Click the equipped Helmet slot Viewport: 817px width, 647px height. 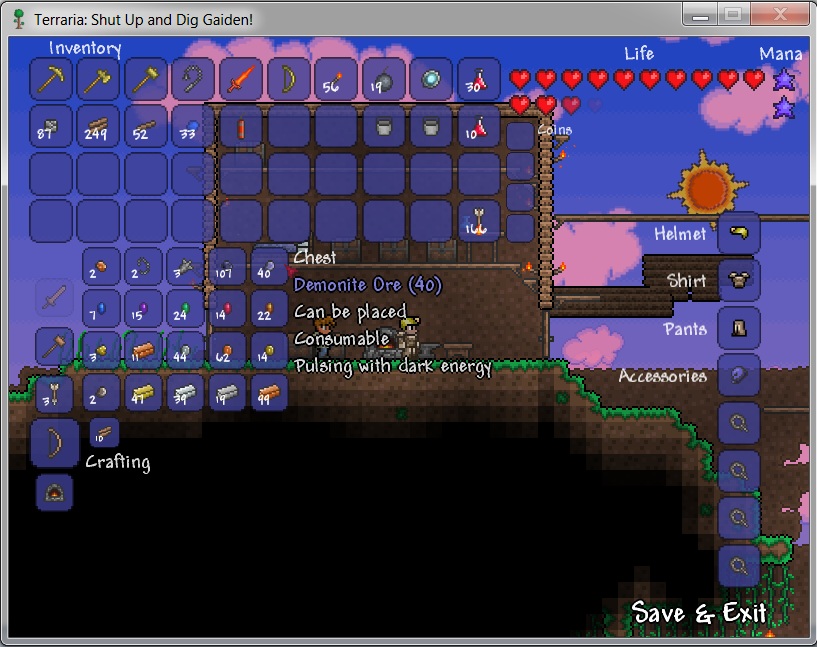pyautogui.click(x=739, y=233)
